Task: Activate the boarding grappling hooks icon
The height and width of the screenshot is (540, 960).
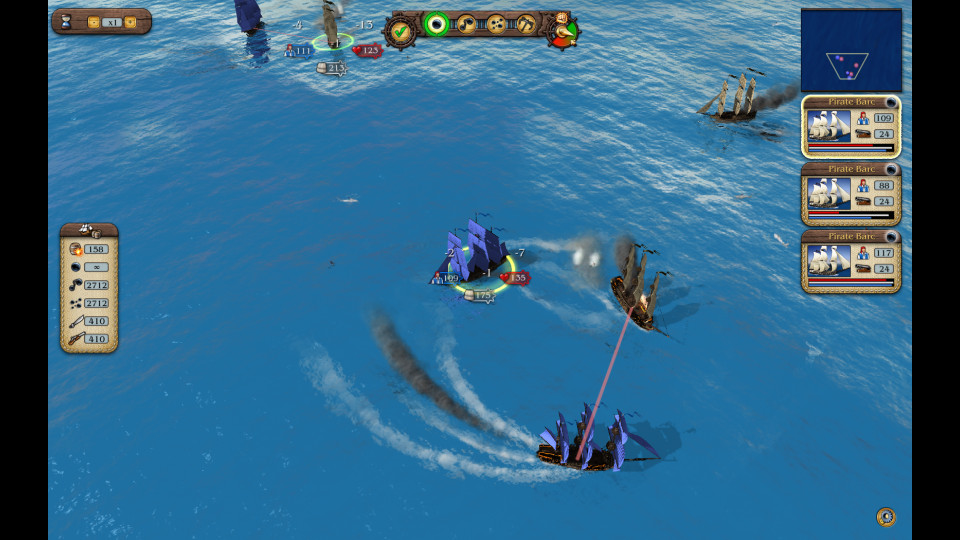Action: pos(526,24)
